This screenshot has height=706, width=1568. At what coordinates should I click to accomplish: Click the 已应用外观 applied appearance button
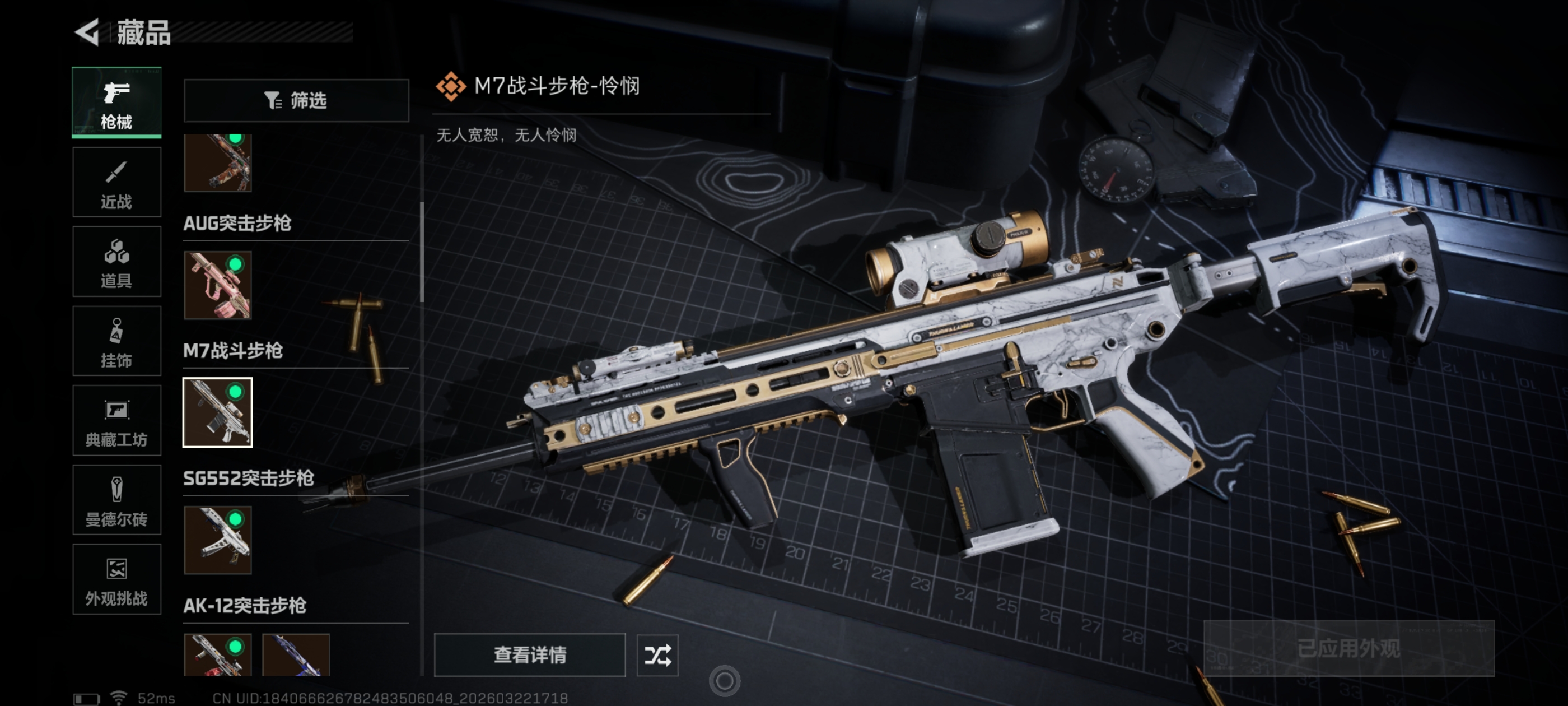pyautogui.click(x=1348, y=648)
